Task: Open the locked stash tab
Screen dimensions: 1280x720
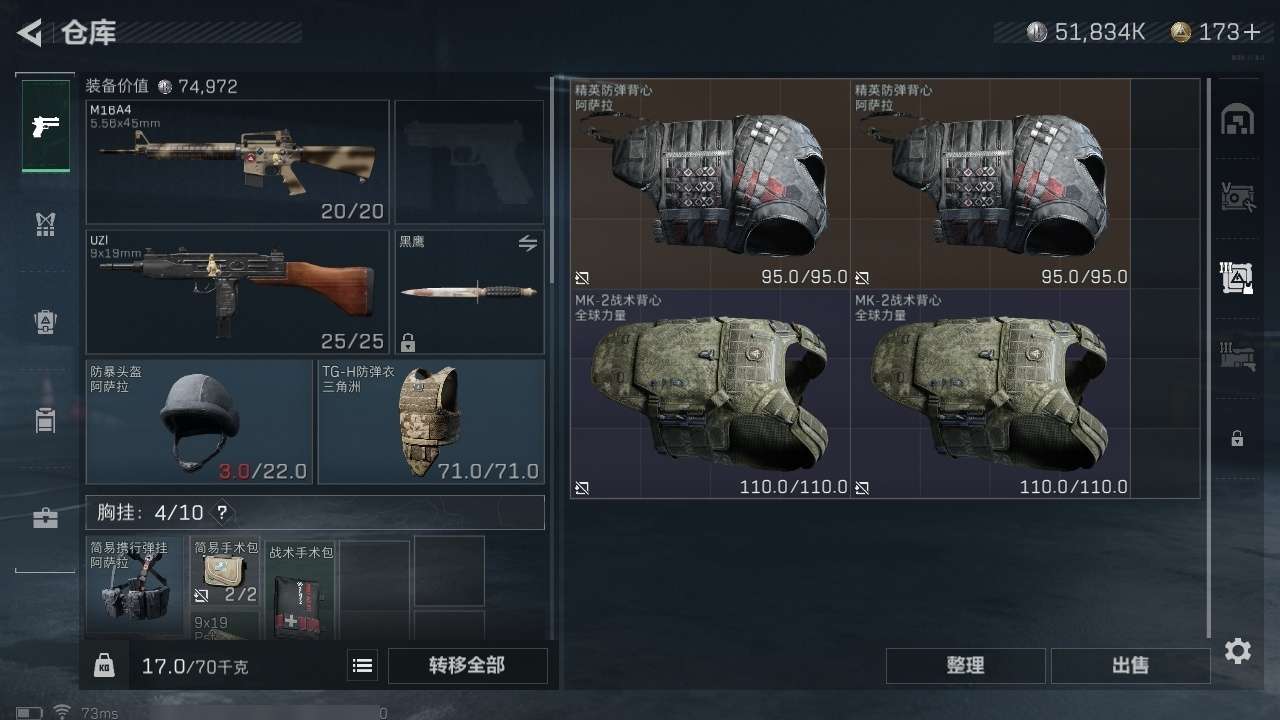Action: coord(1237,438)
